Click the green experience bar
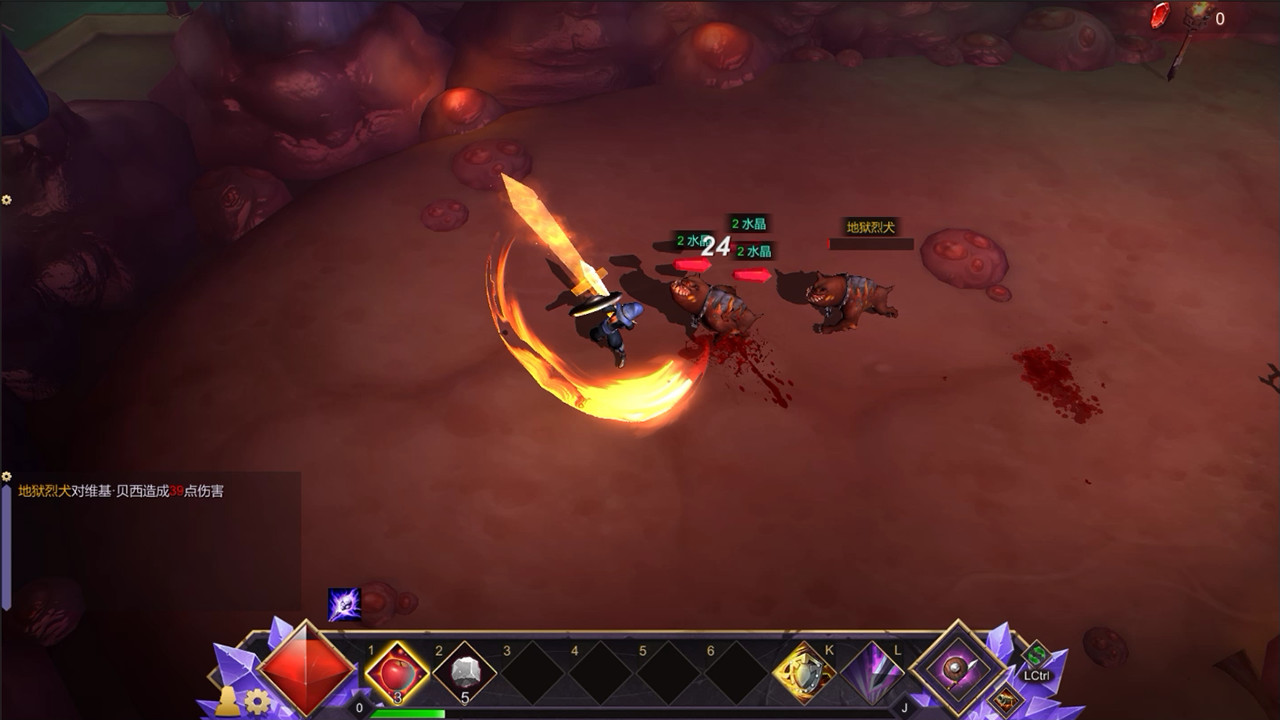 tap(410, 713)
